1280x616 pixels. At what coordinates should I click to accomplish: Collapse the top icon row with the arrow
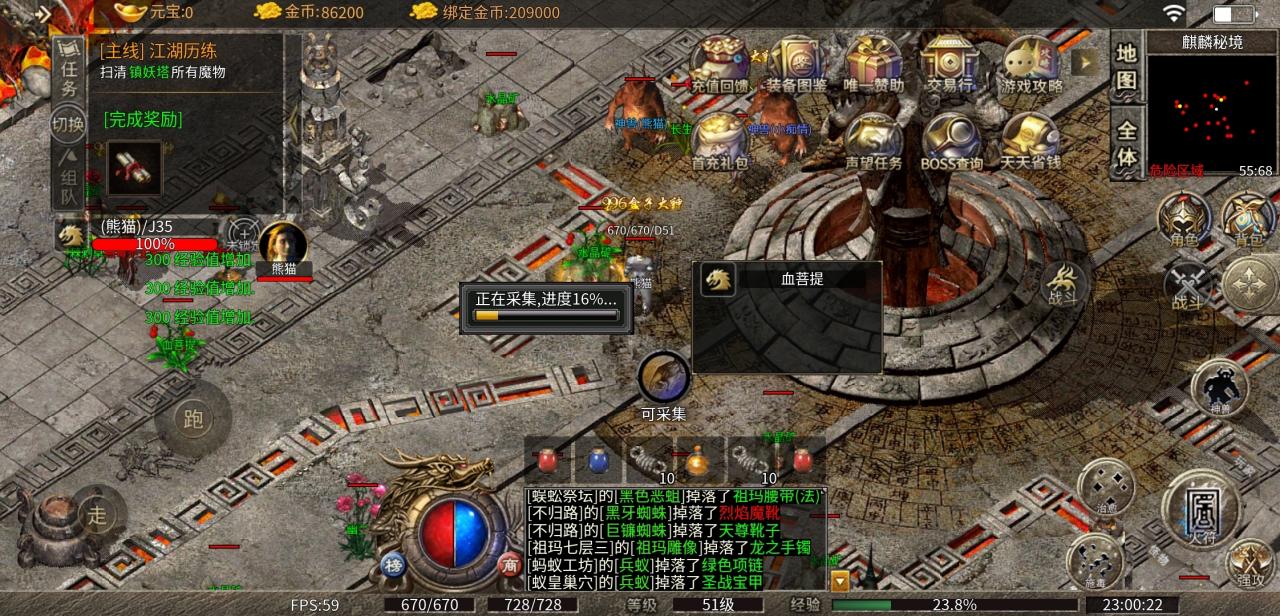(x=1084, y=62)
